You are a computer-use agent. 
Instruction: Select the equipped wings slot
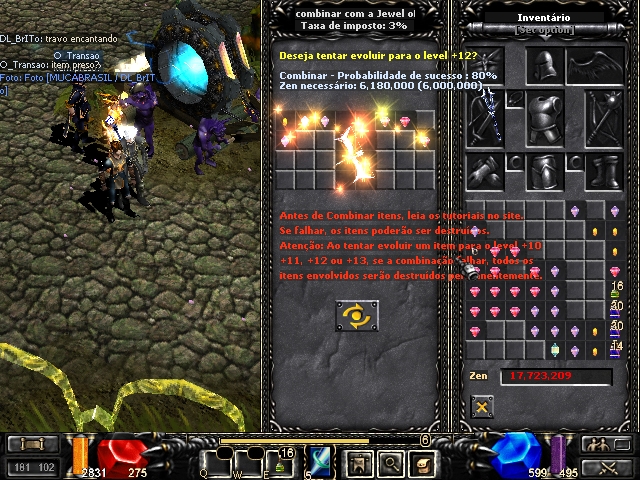click(x=598, y=66)
